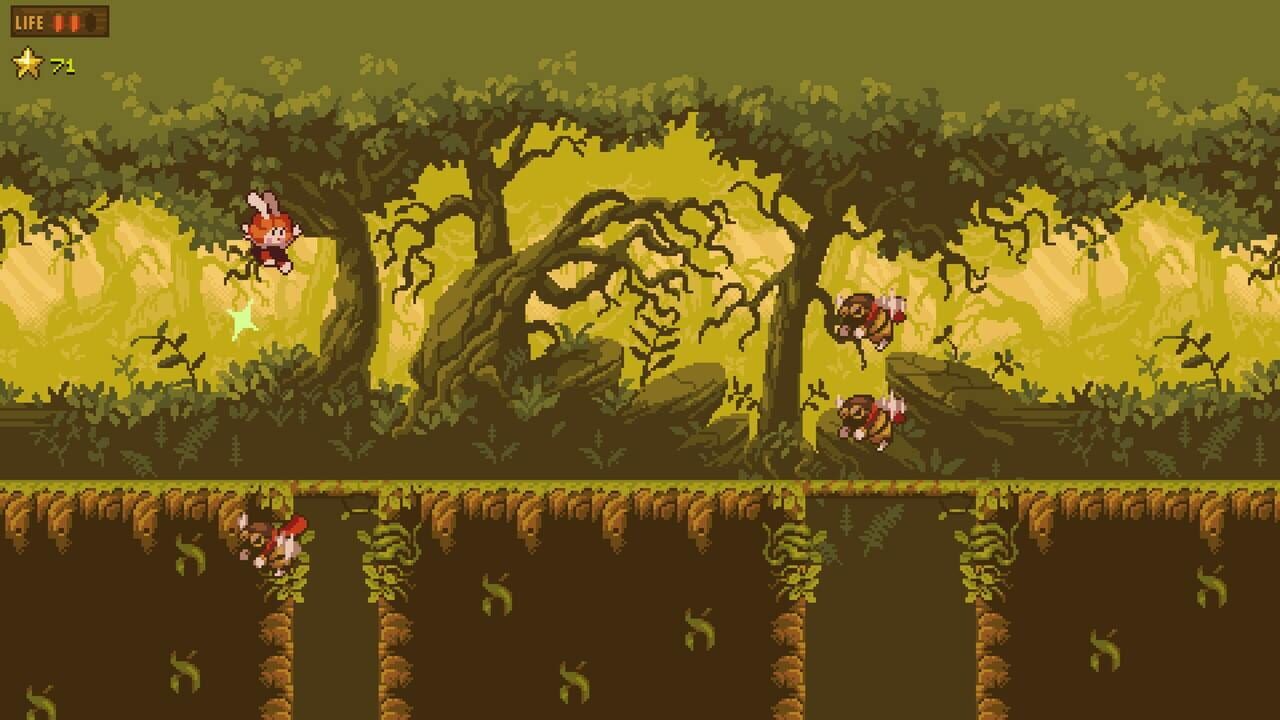Select the rabbit player character

tap(270, 230)
